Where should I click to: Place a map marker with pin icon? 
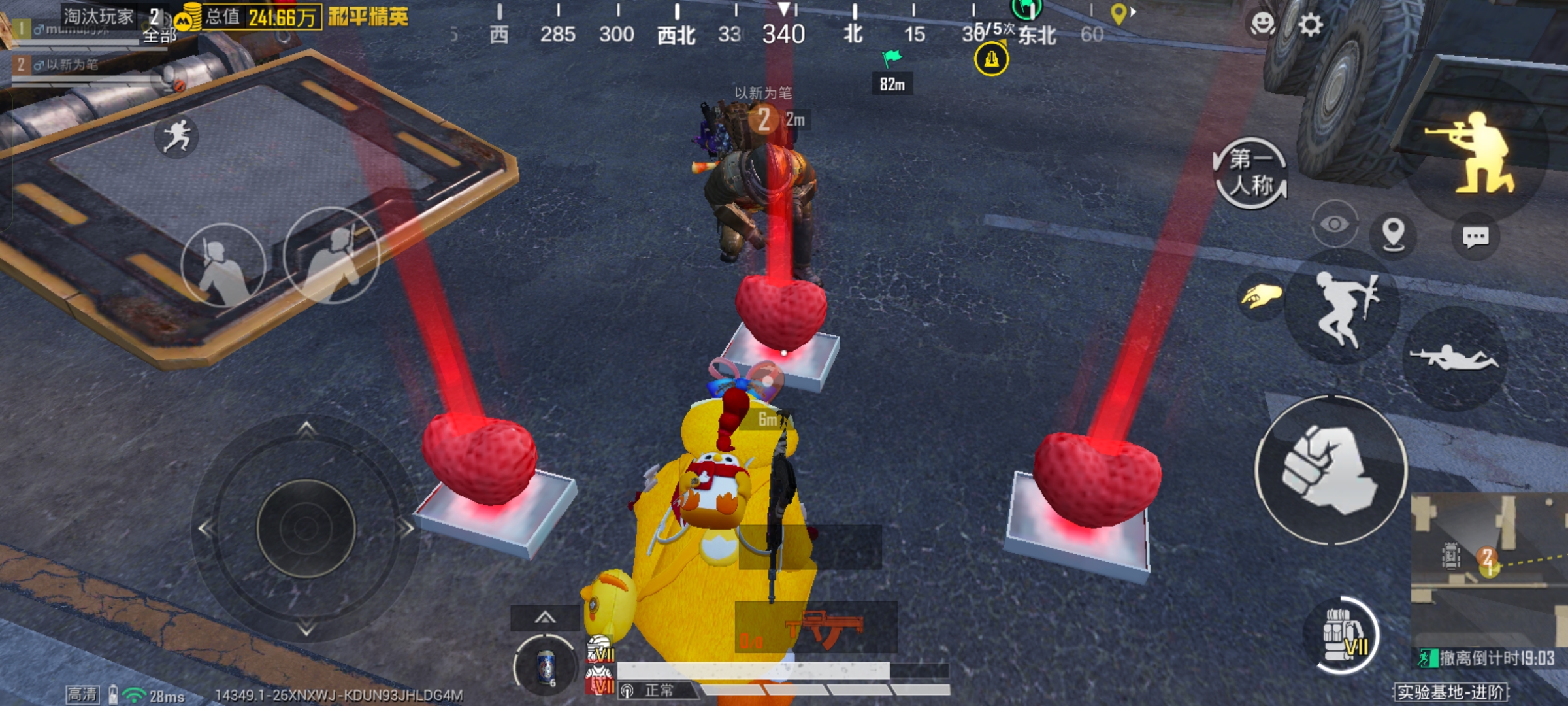pos(1393,233)
